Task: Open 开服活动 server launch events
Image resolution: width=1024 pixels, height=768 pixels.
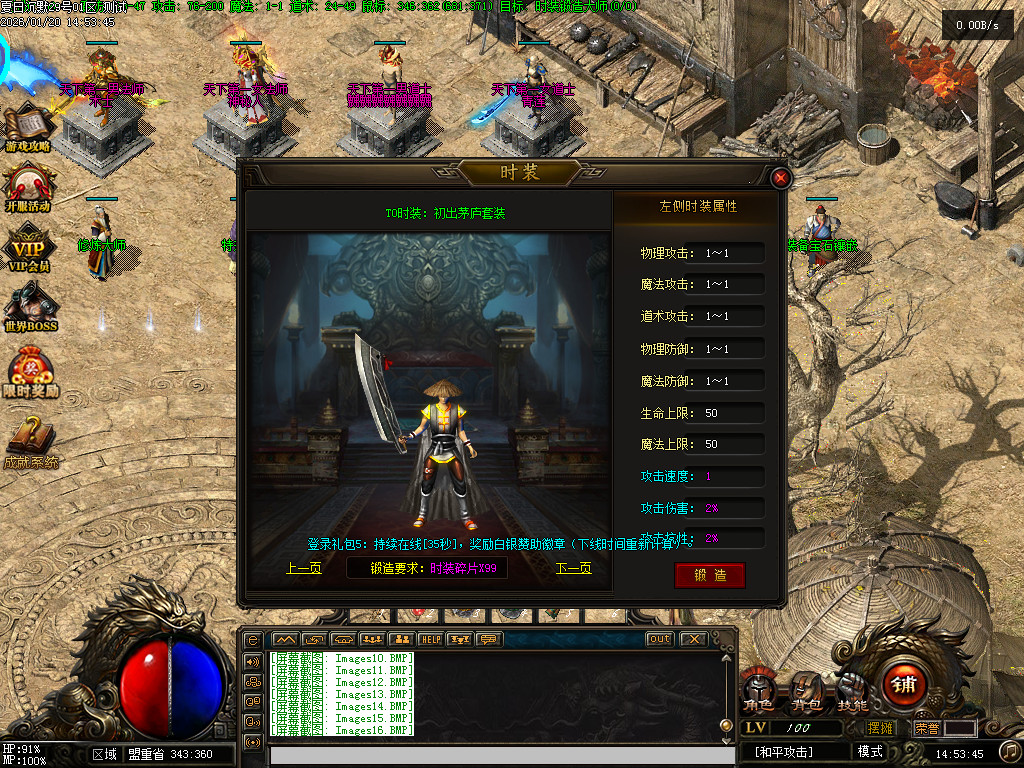Action: click(28, 188)
